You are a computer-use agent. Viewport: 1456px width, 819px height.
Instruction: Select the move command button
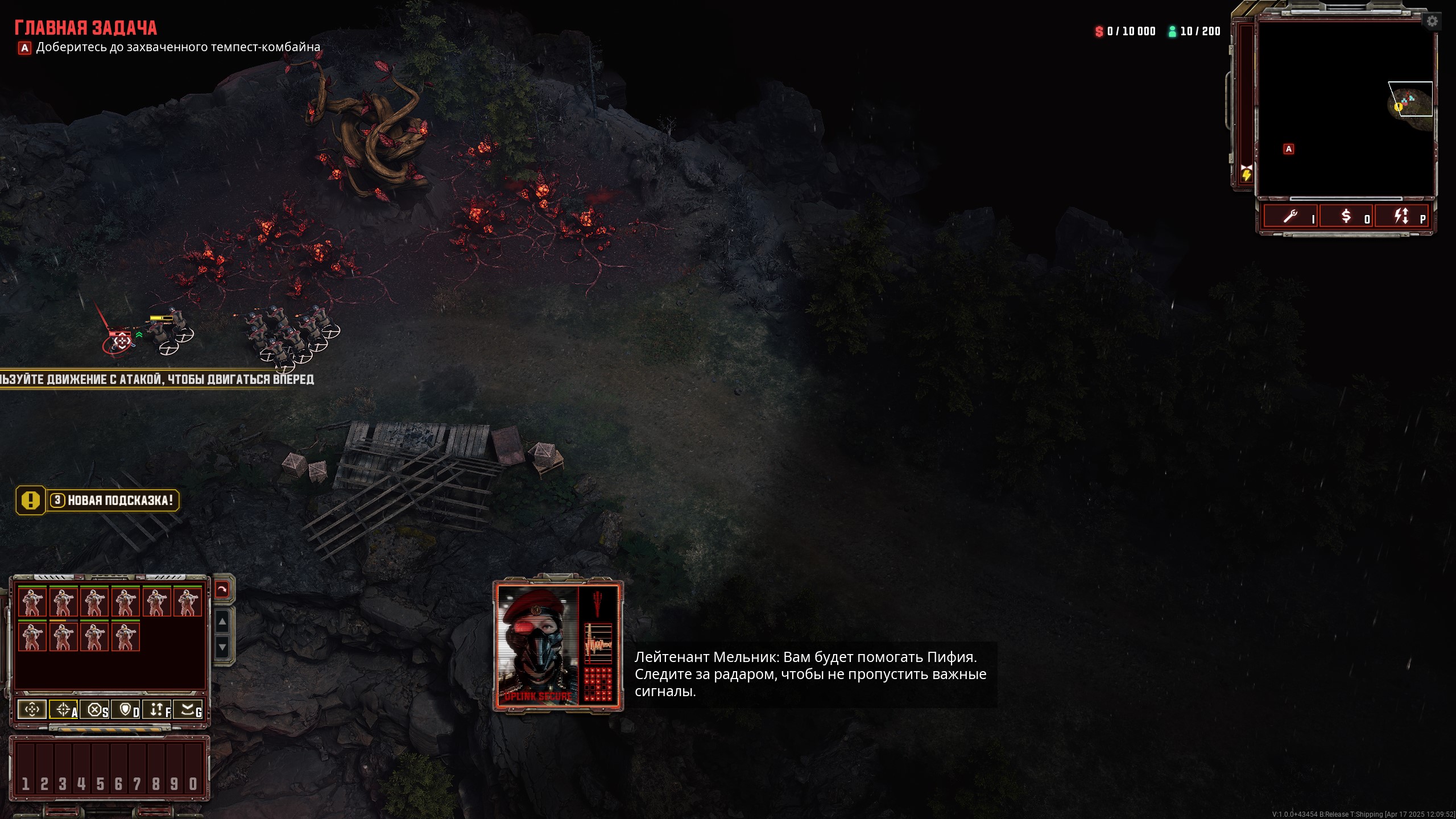(32, 709)
